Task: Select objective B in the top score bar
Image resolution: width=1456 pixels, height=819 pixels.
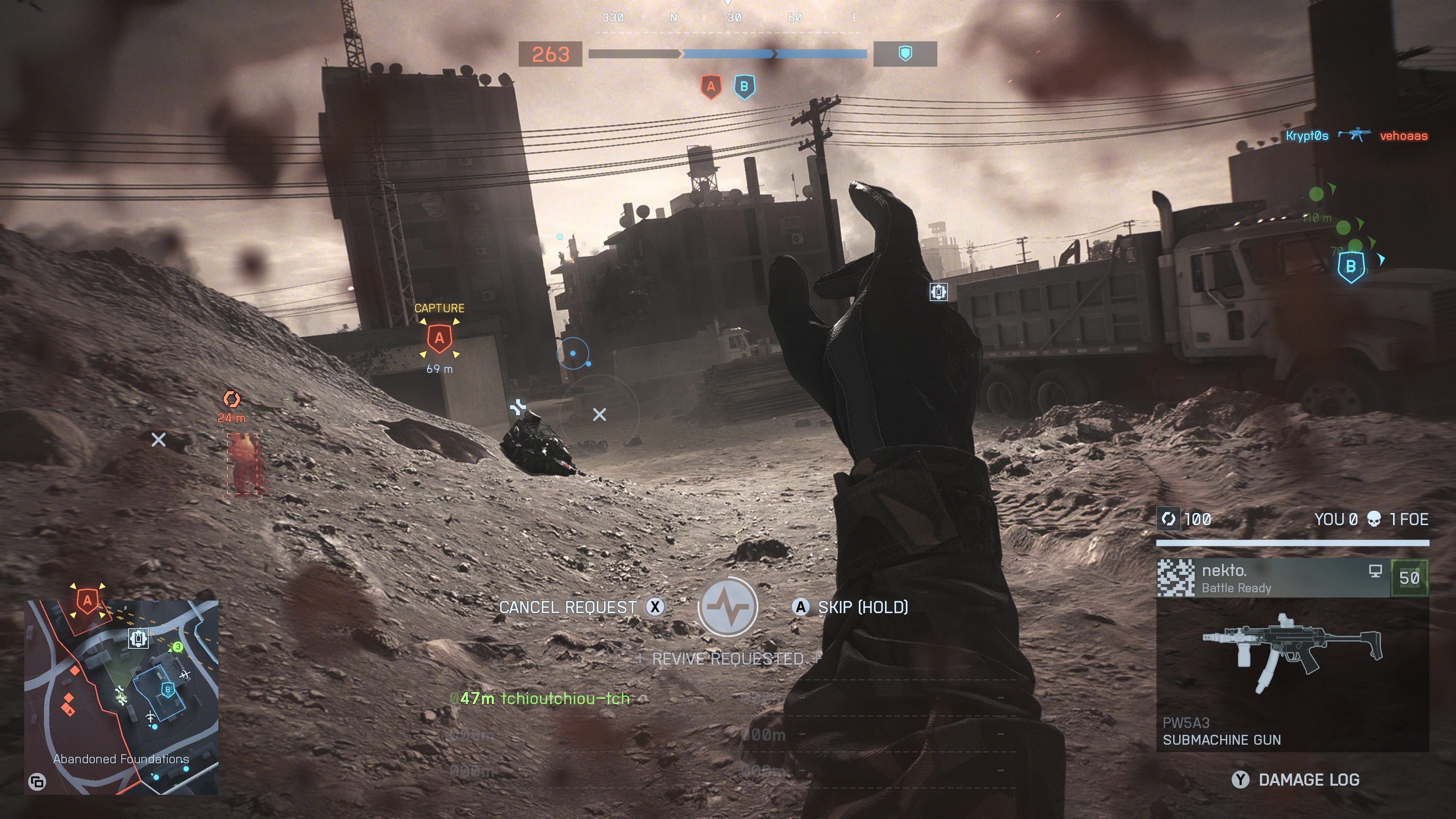Action: point(744,87)
